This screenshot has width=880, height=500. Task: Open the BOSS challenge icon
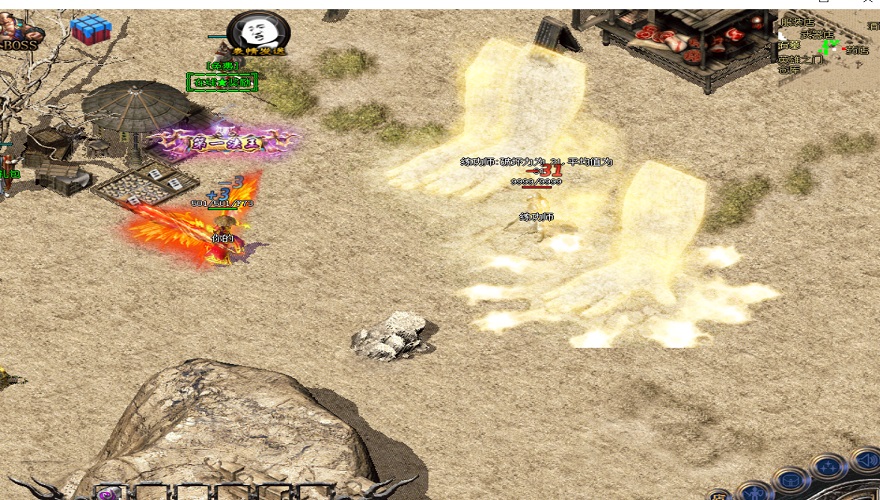14,32
